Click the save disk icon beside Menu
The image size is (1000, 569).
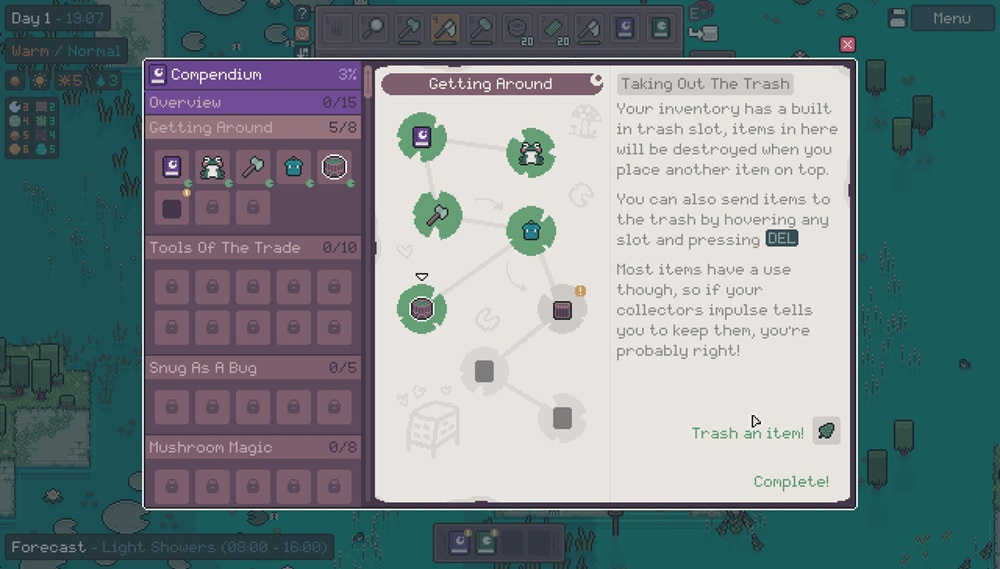[x=897, y=18]
